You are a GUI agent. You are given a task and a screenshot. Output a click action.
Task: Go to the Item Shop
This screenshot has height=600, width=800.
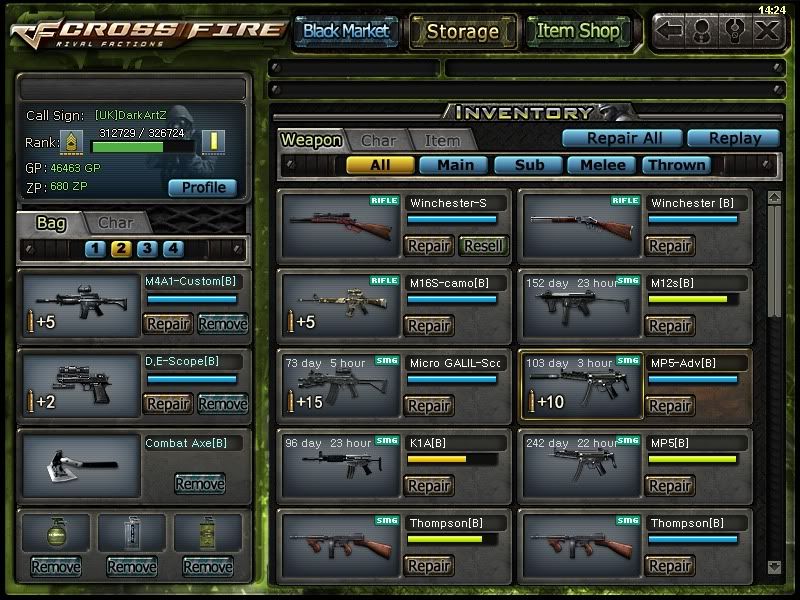click(578, 31)
